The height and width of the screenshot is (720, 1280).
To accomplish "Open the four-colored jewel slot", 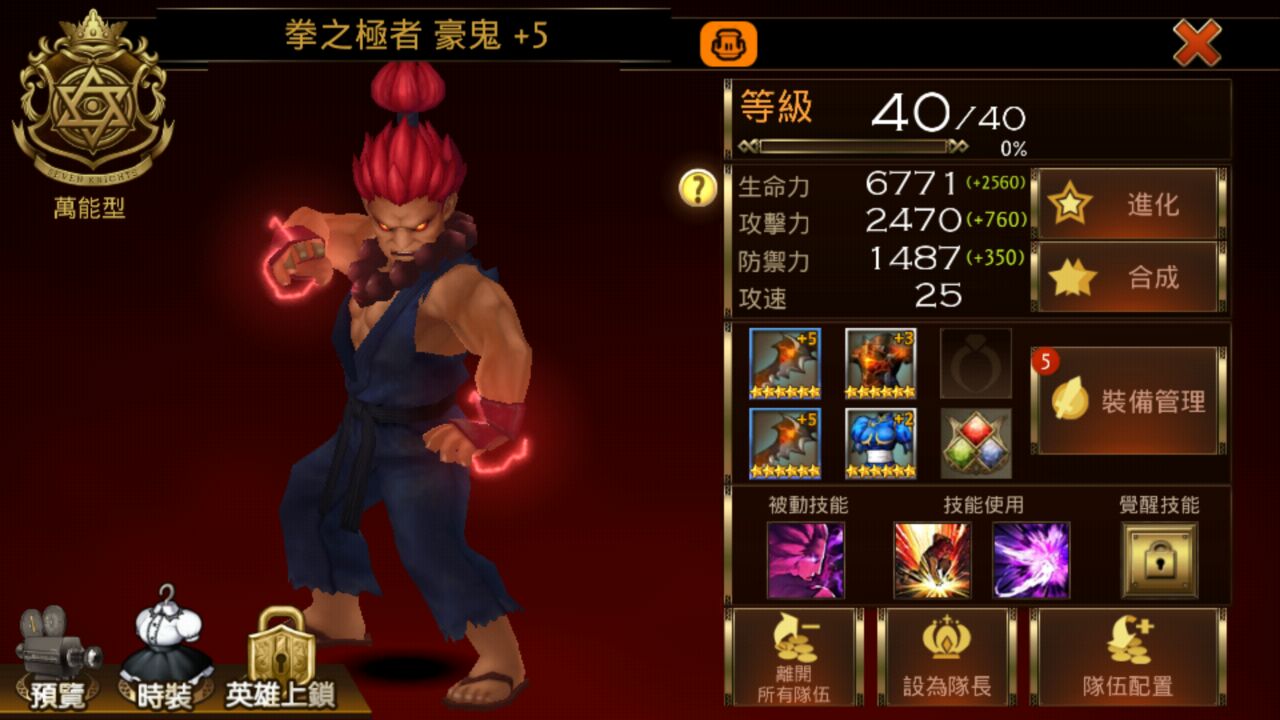I will point(975,443).
